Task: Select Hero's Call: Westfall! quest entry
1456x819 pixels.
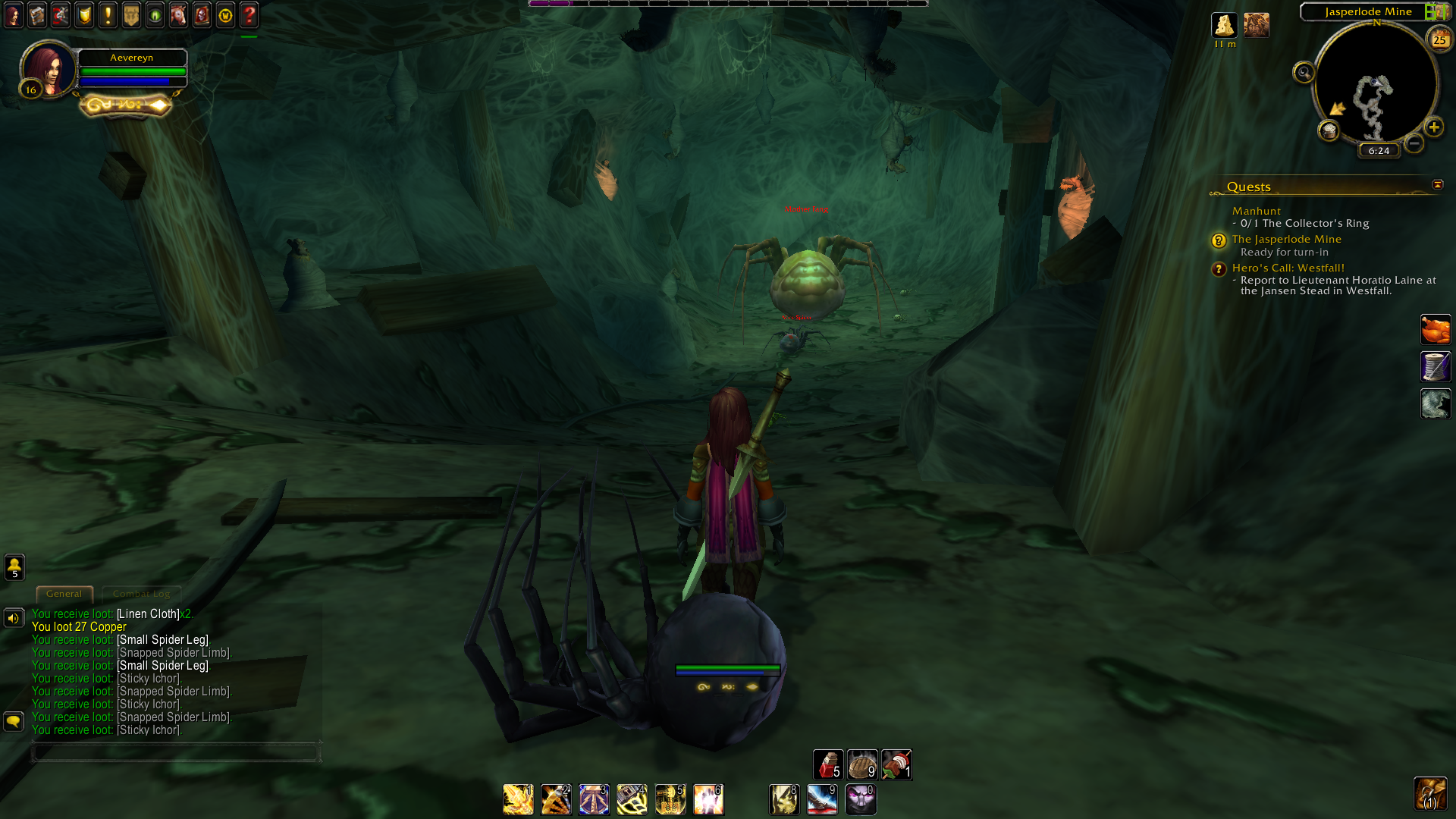Action: [1288, 268]
